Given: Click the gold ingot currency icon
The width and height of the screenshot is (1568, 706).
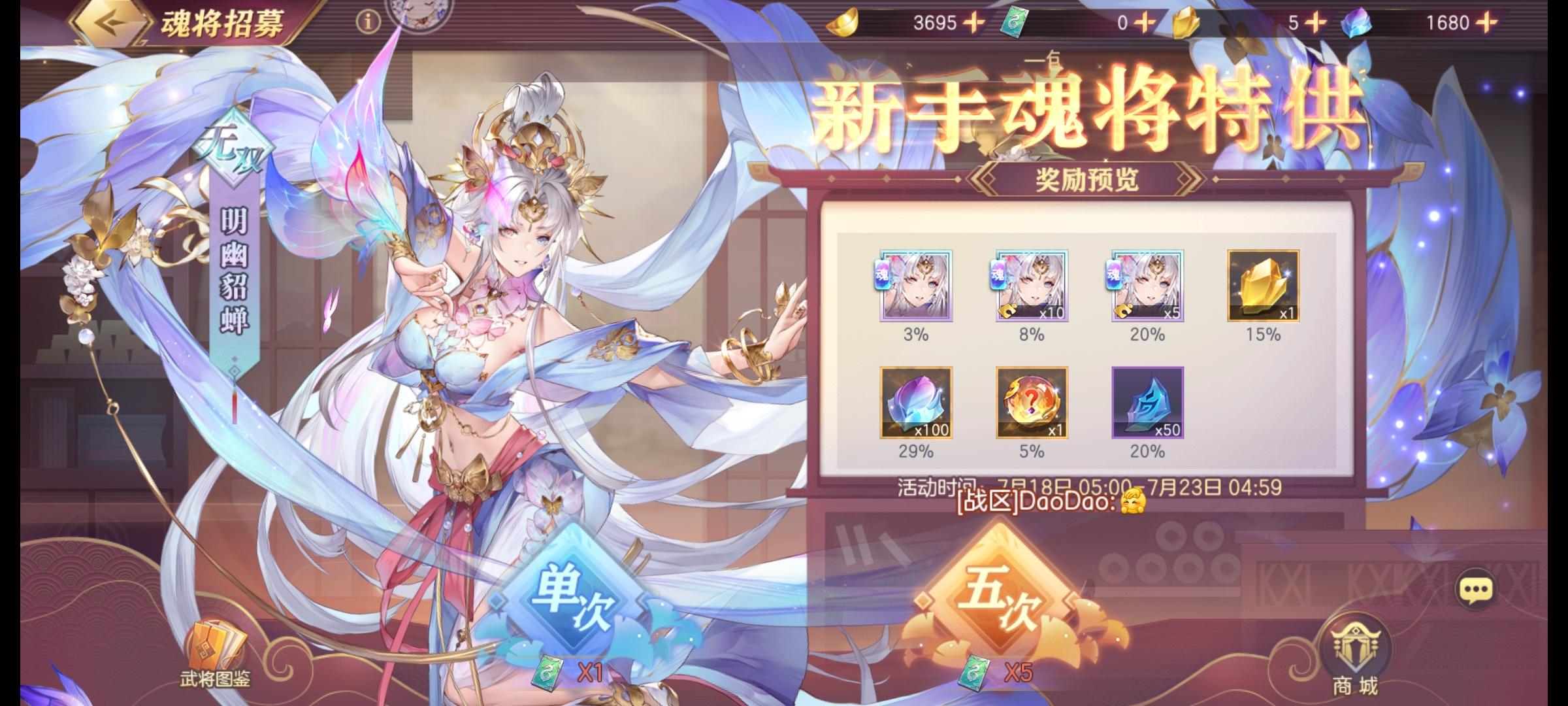Looking at the screenshot, I should pos(843,23).
